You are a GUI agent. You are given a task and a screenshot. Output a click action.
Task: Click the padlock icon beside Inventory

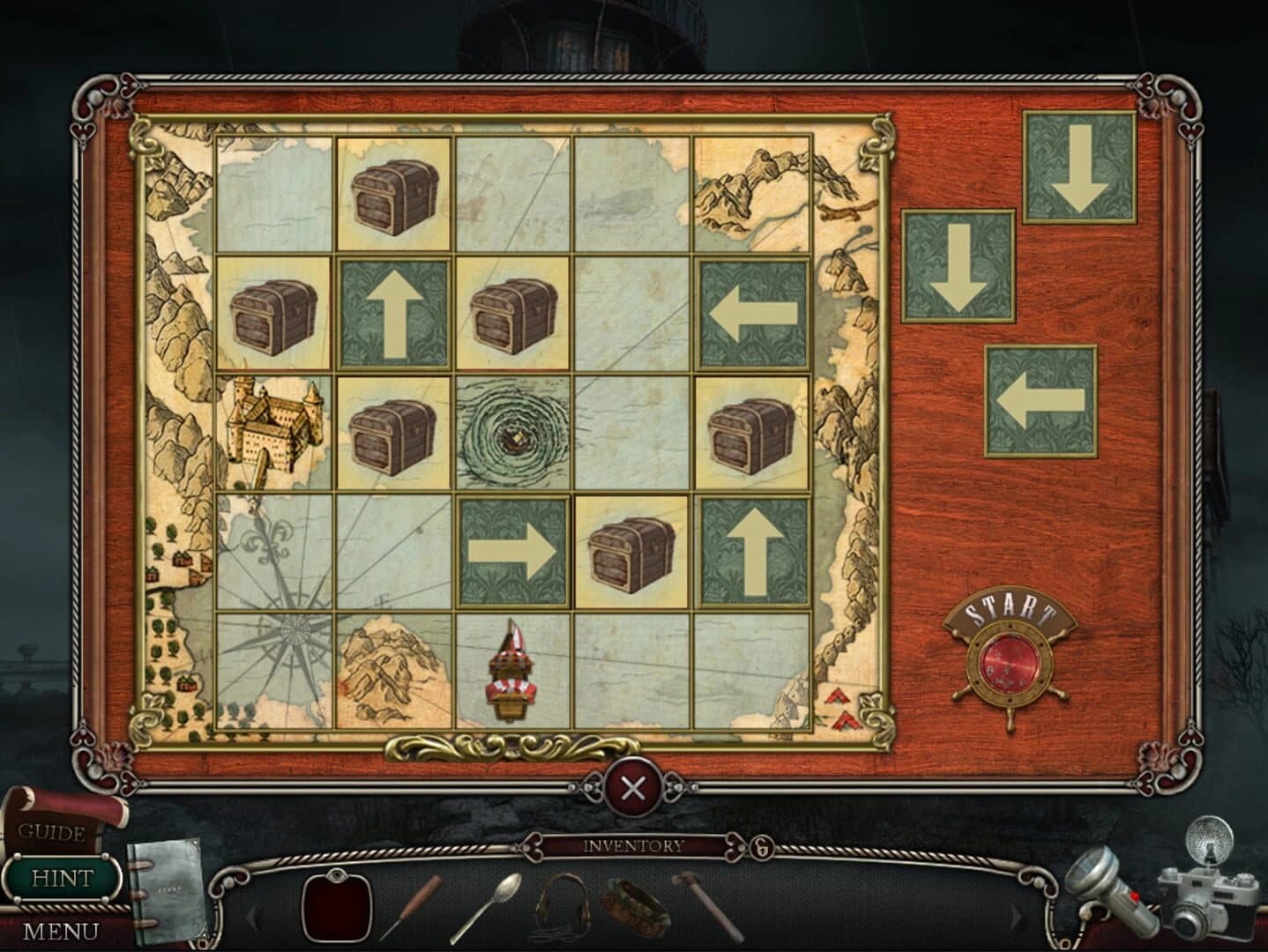tap(760, 848)
